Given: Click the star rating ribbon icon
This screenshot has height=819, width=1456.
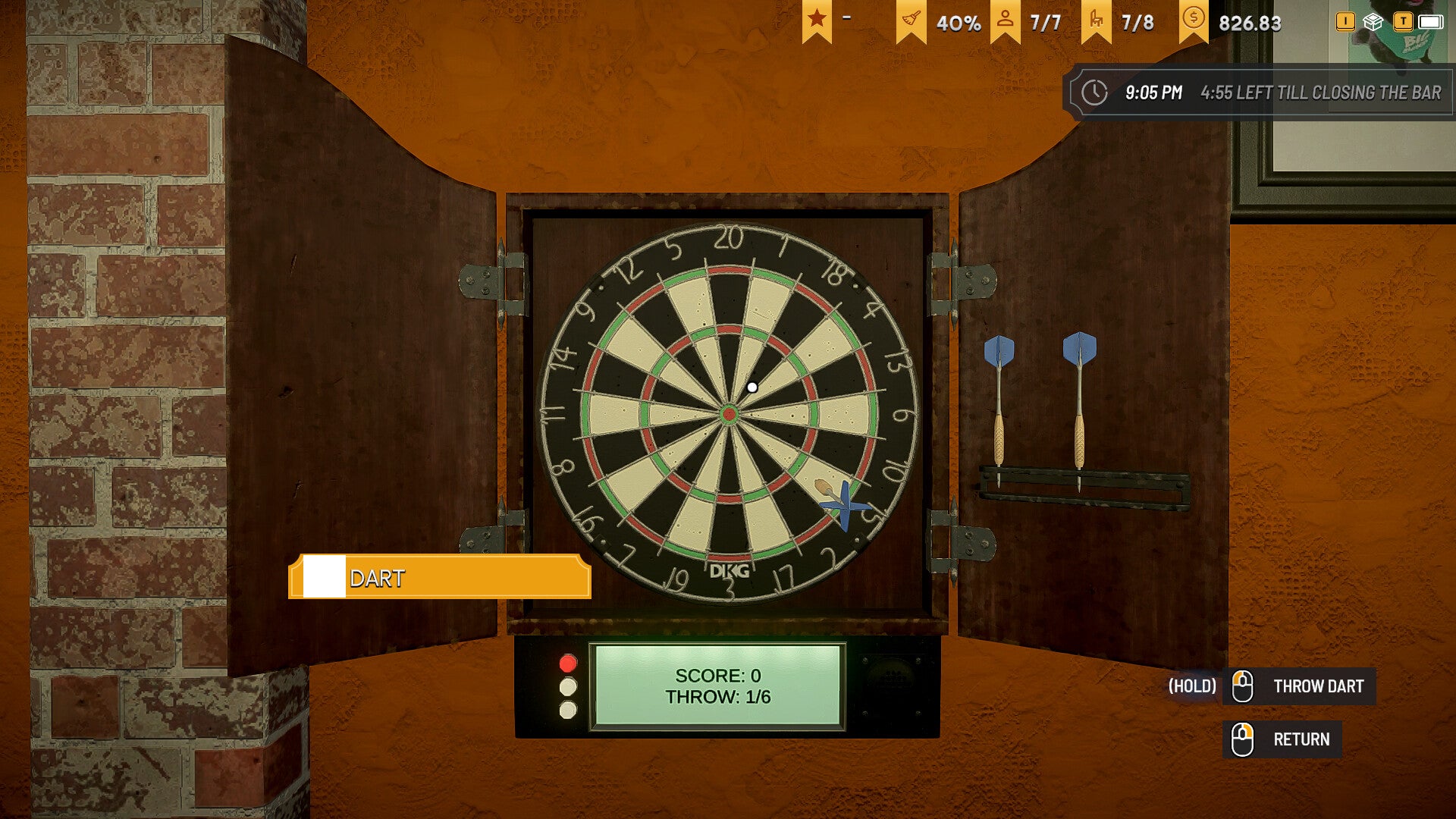Looking at the screenshot, I should coord(818,17).
